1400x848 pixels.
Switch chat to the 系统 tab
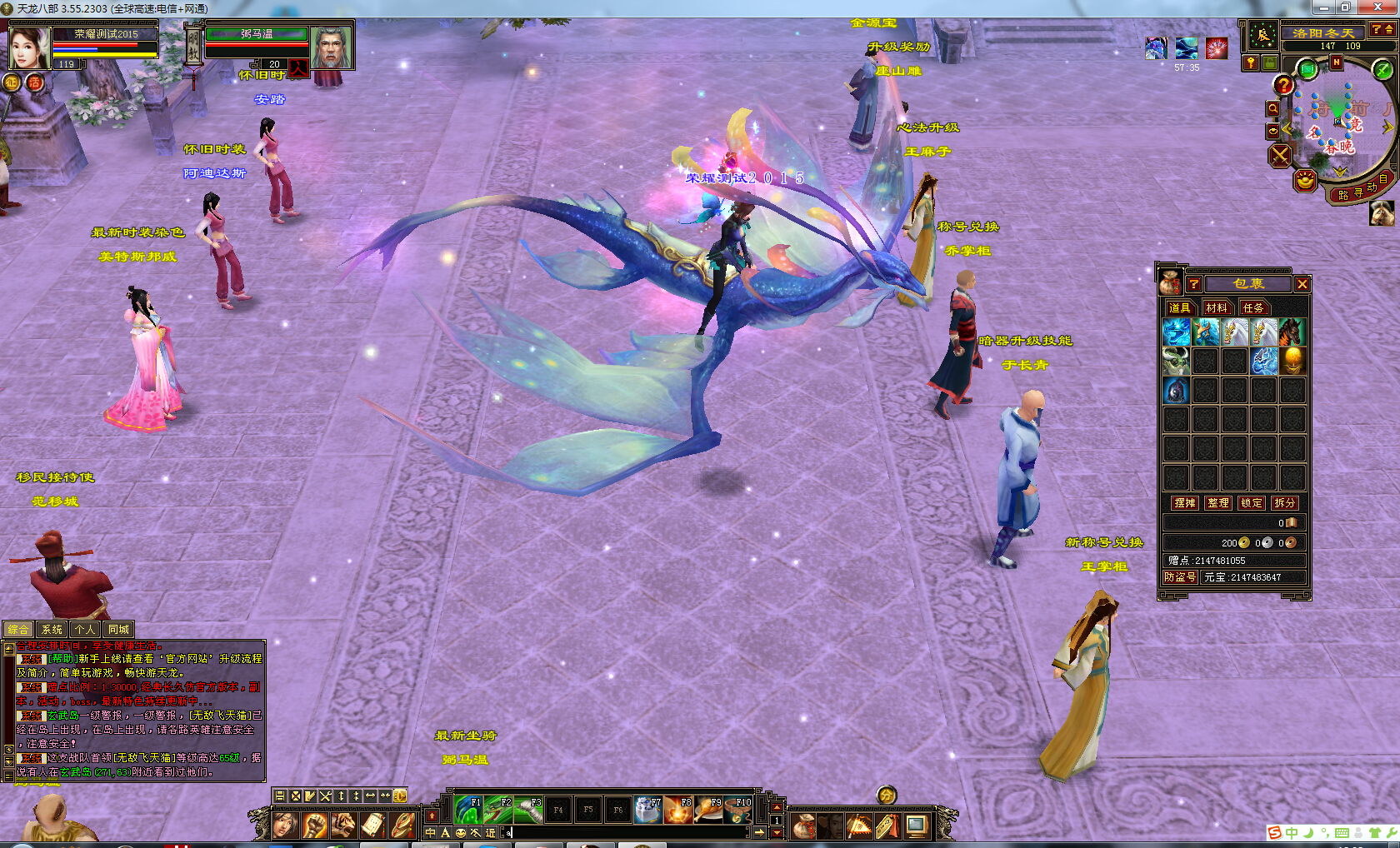point(52,630)
